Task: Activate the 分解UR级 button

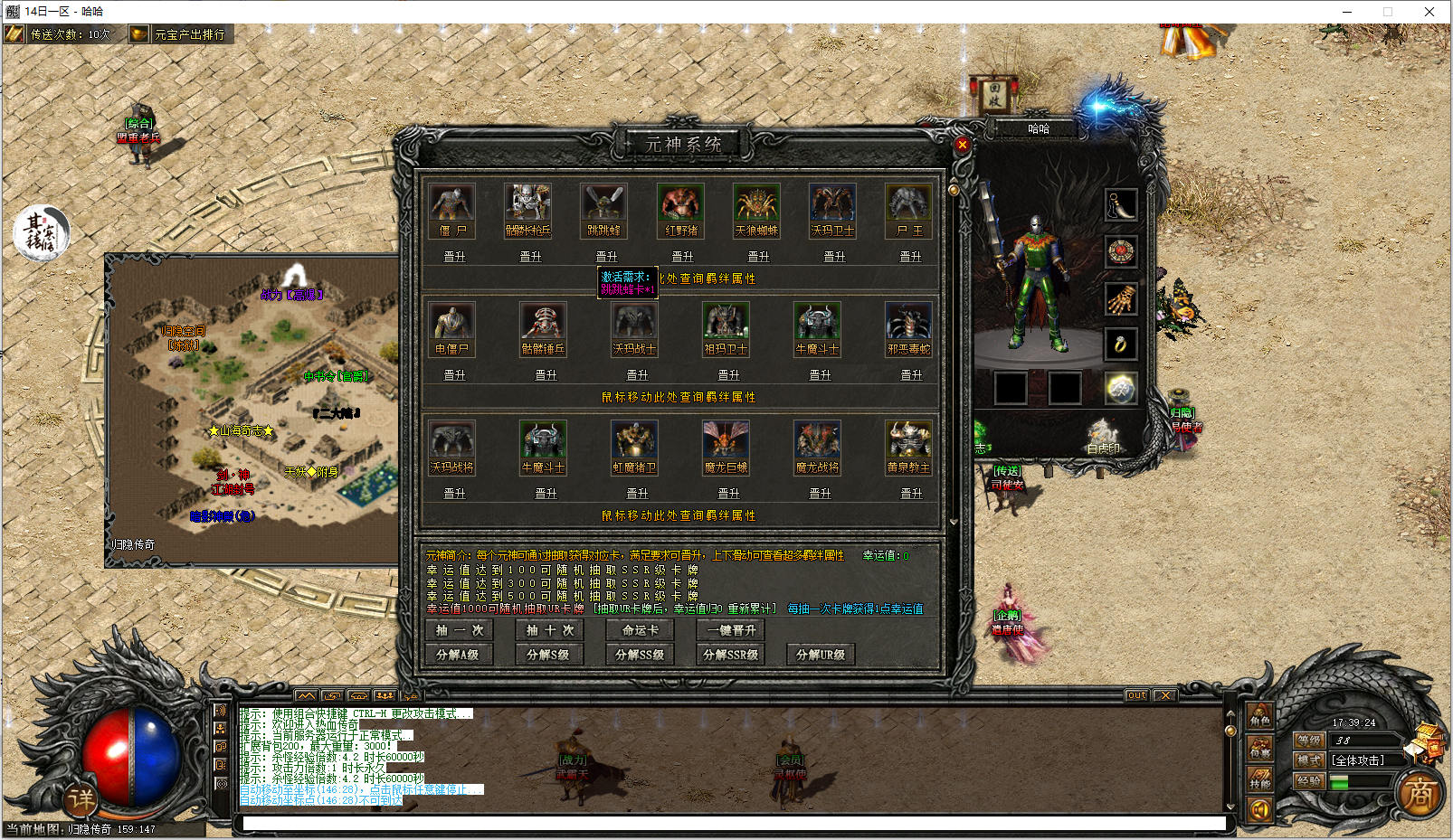Action: [x=821, y=655]
